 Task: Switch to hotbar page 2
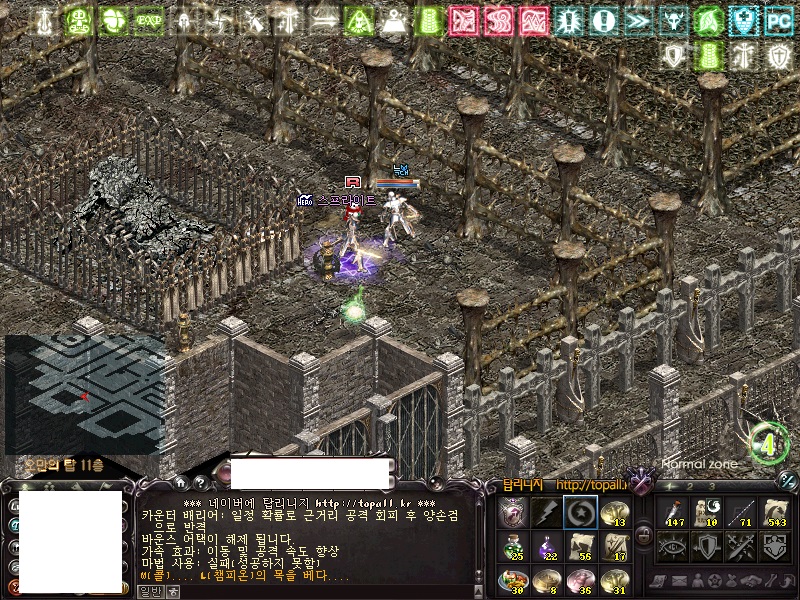(x=689, y=486)
